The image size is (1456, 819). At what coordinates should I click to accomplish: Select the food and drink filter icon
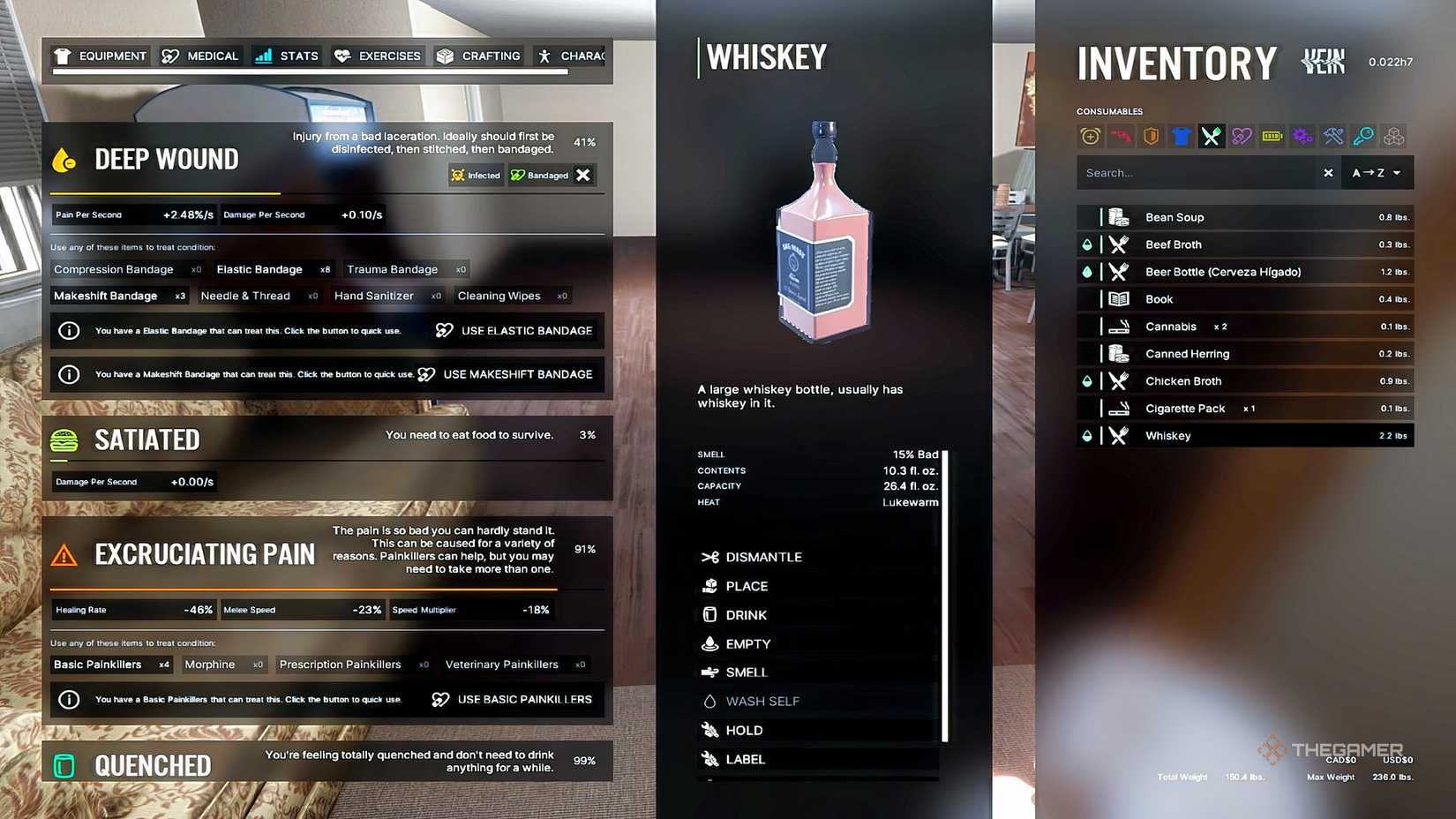[x=1211, y=136]
